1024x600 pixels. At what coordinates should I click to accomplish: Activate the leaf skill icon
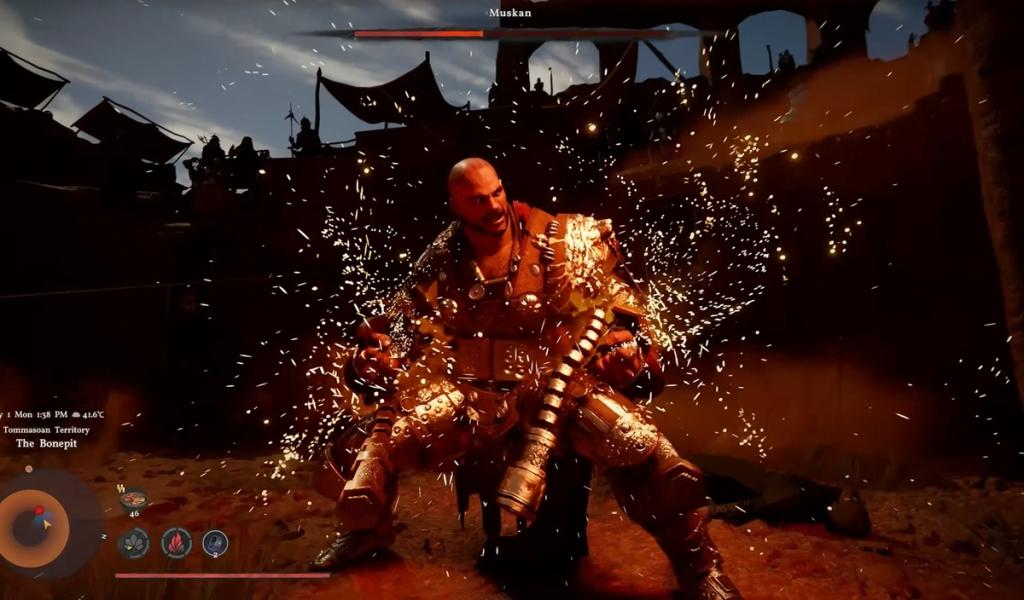133,543
